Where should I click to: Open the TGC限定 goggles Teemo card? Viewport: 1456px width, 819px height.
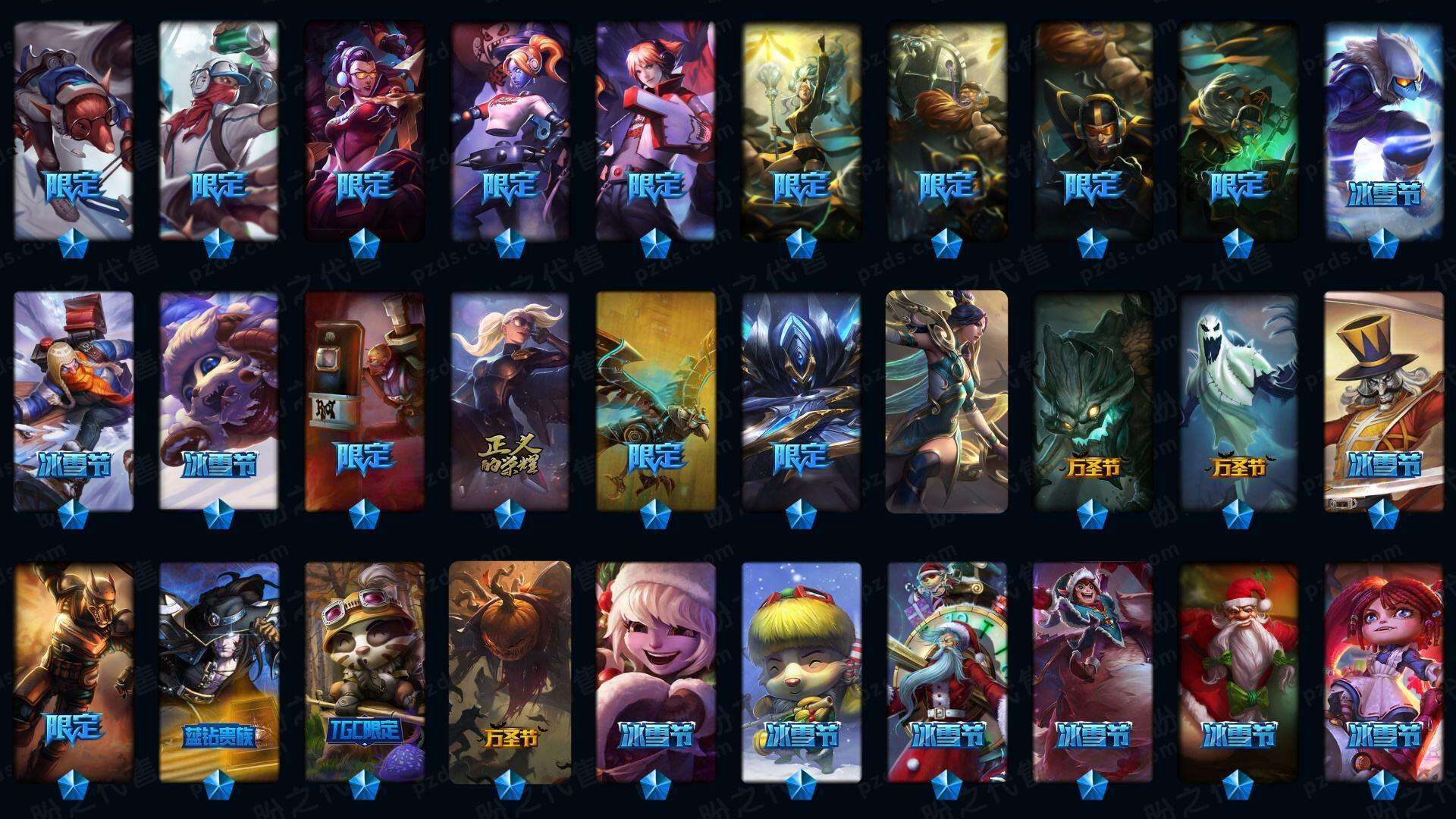(365, 671)
